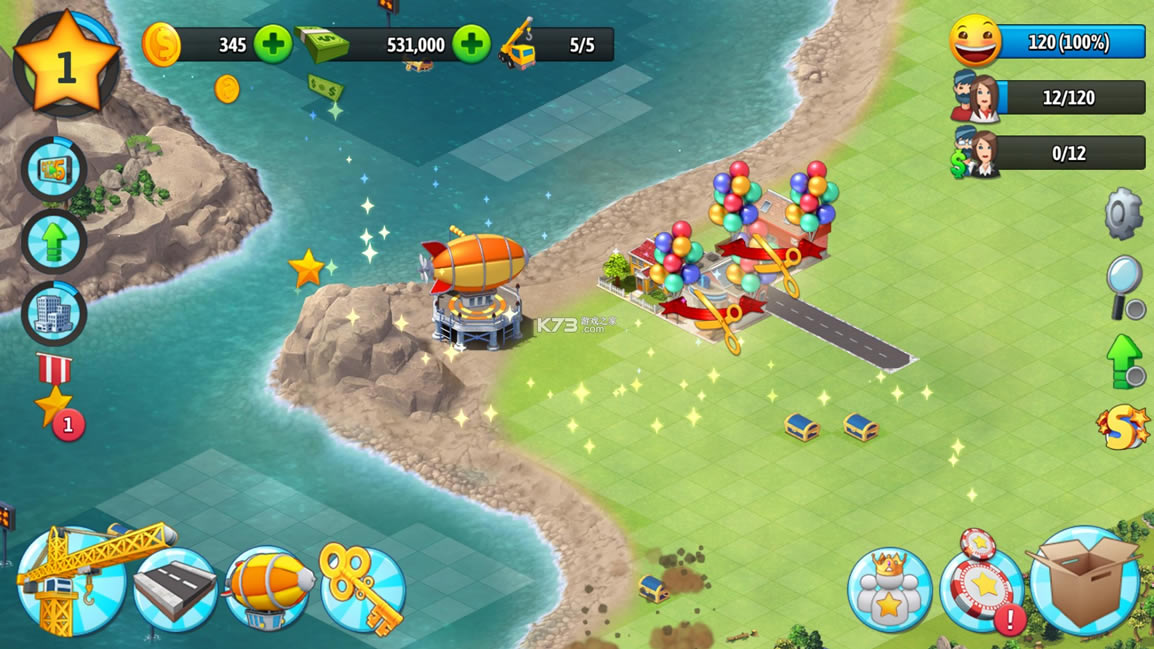1154x649 pixels.
Task: Open the golden keys menu
Action: click(361, 587)
